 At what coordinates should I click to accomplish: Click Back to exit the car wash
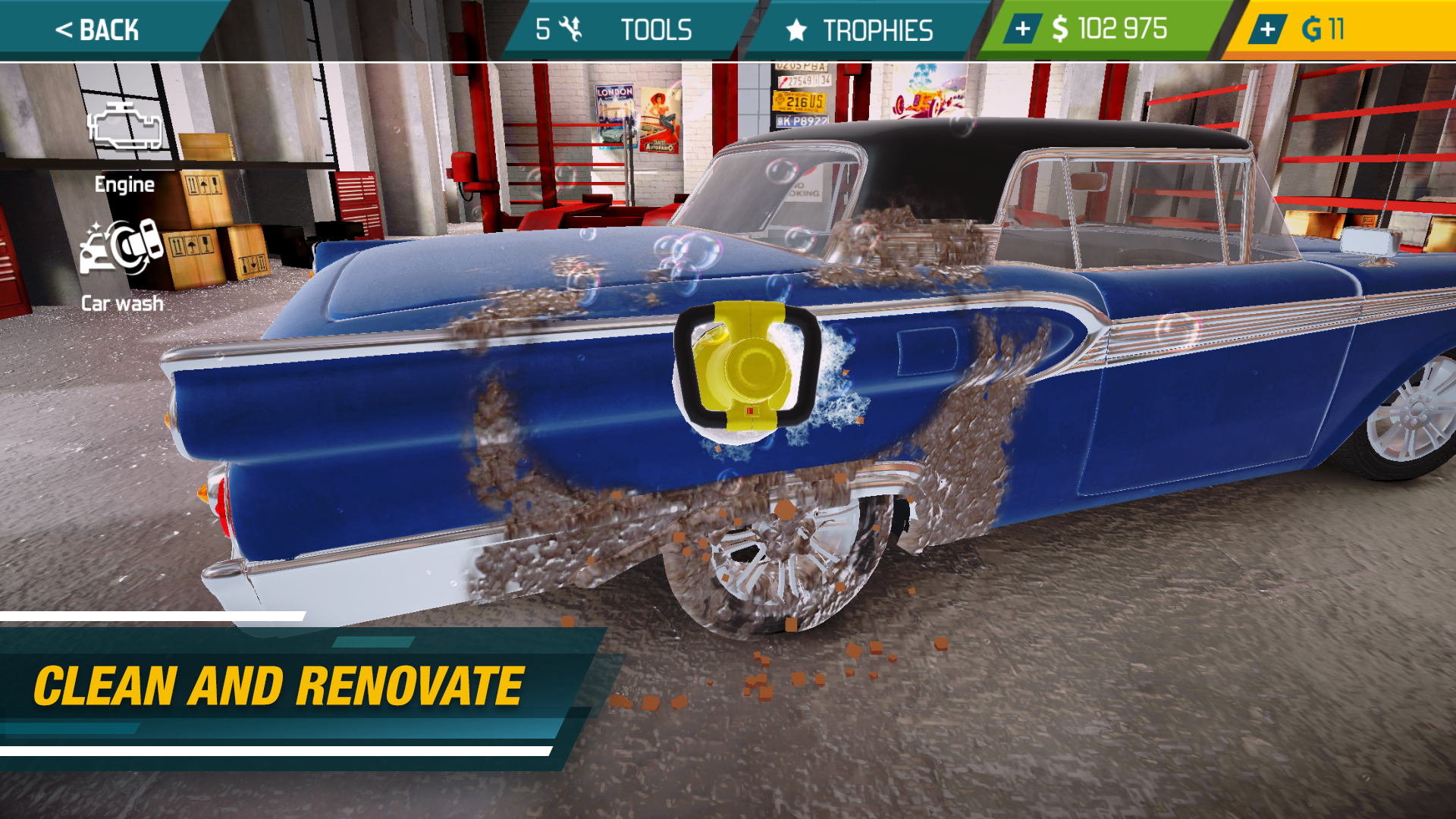click(99, 30)
